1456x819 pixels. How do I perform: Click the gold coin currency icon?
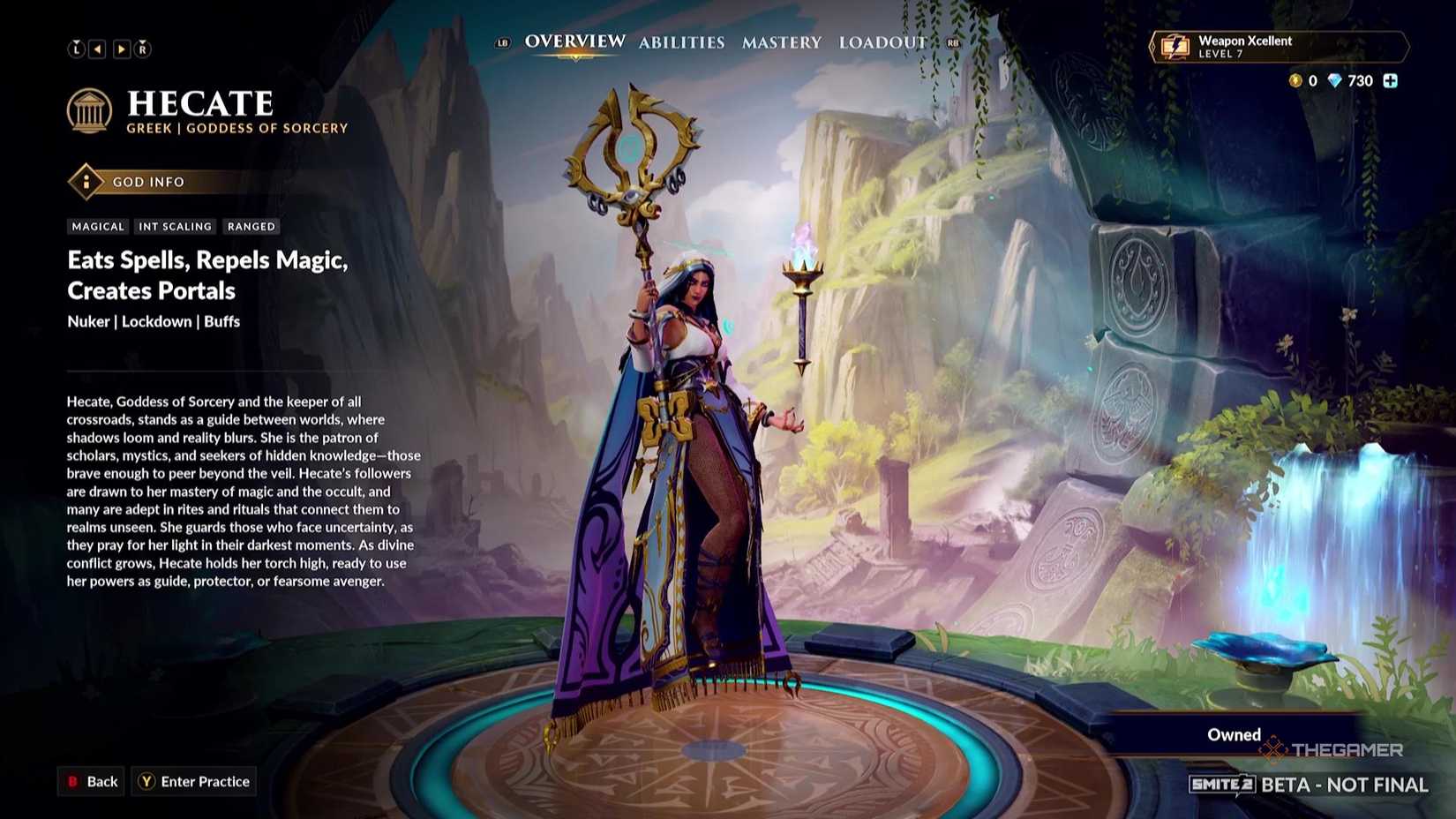click(1295, 81)
